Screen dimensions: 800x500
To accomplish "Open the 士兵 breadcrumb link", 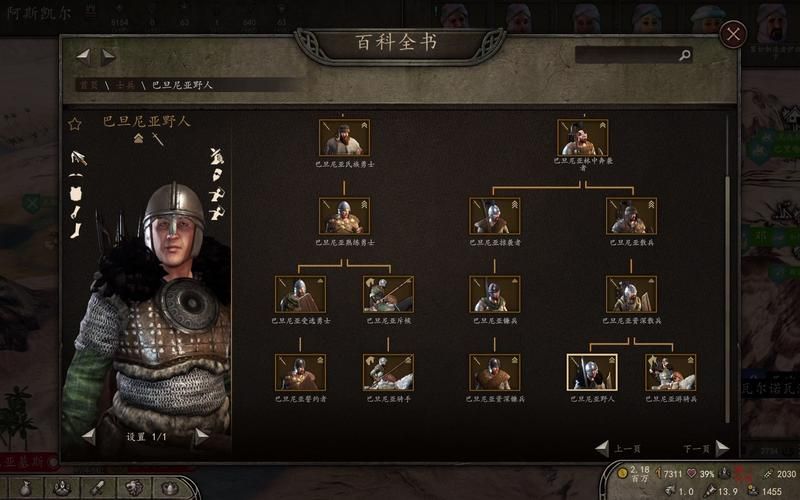I will coord(126,85).
